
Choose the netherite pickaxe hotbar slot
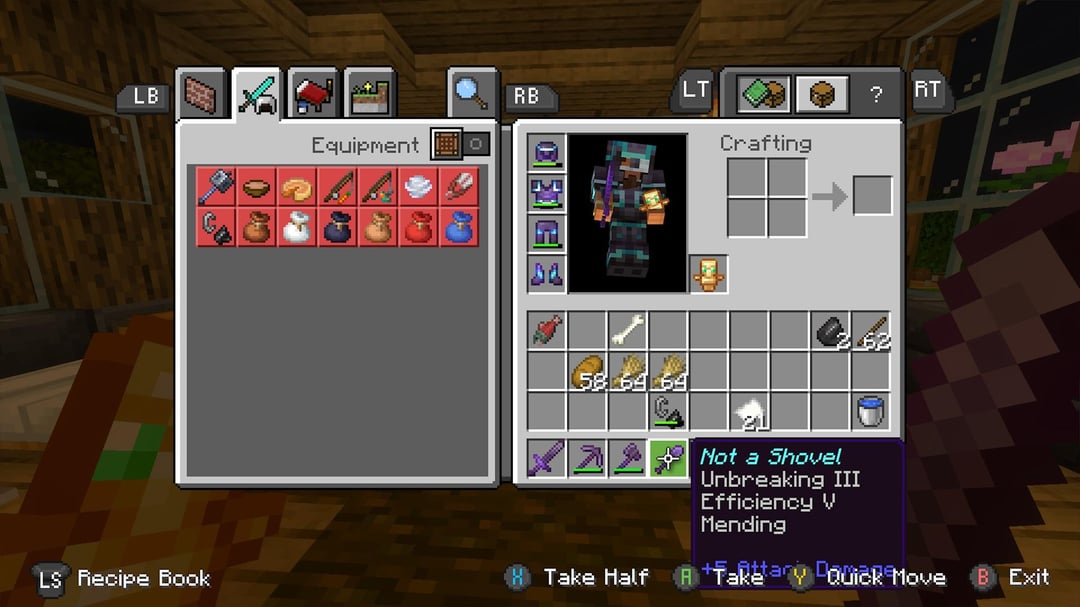point(588,459)
